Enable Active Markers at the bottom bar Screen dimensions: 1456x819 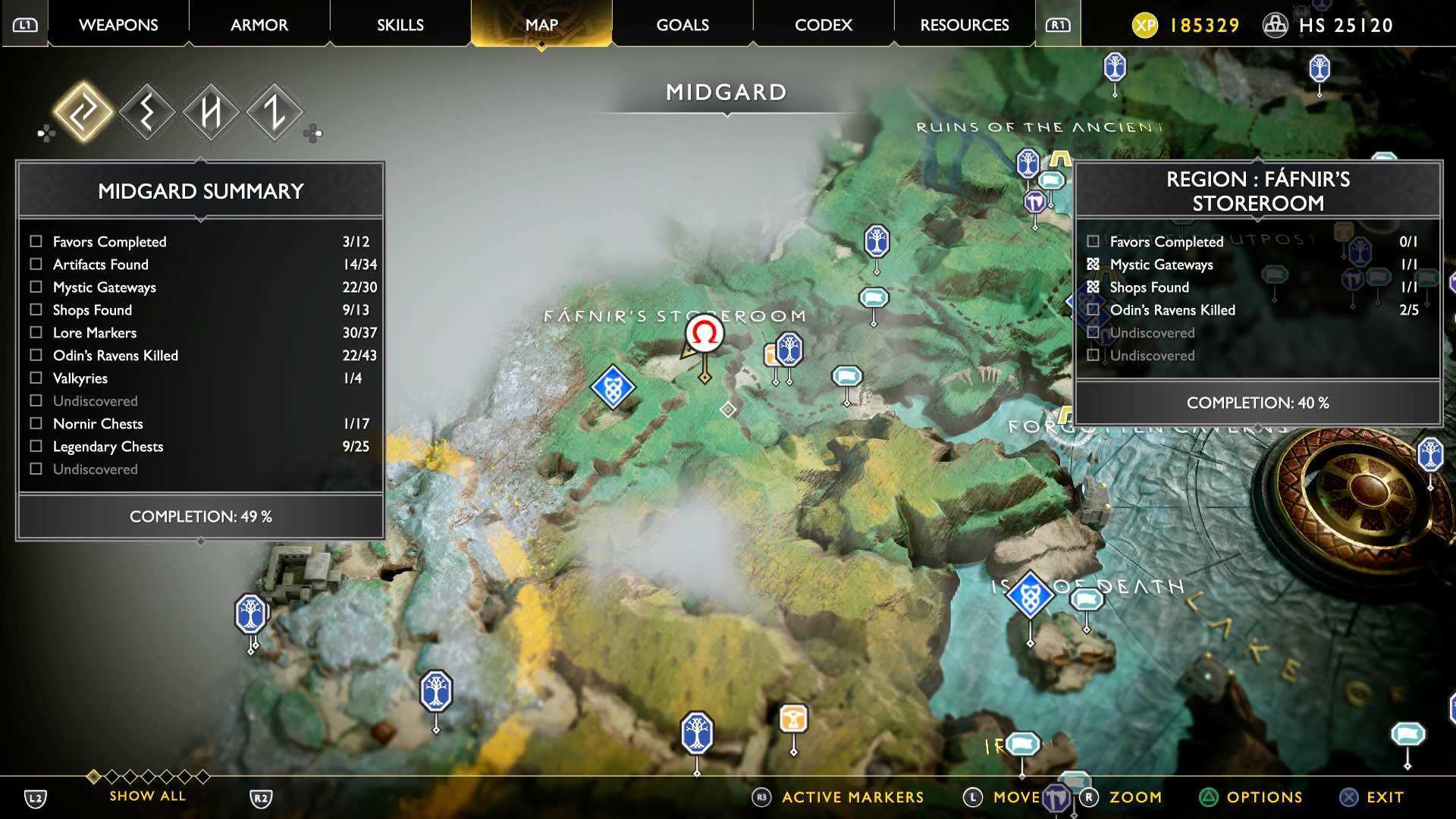point(851,797)
